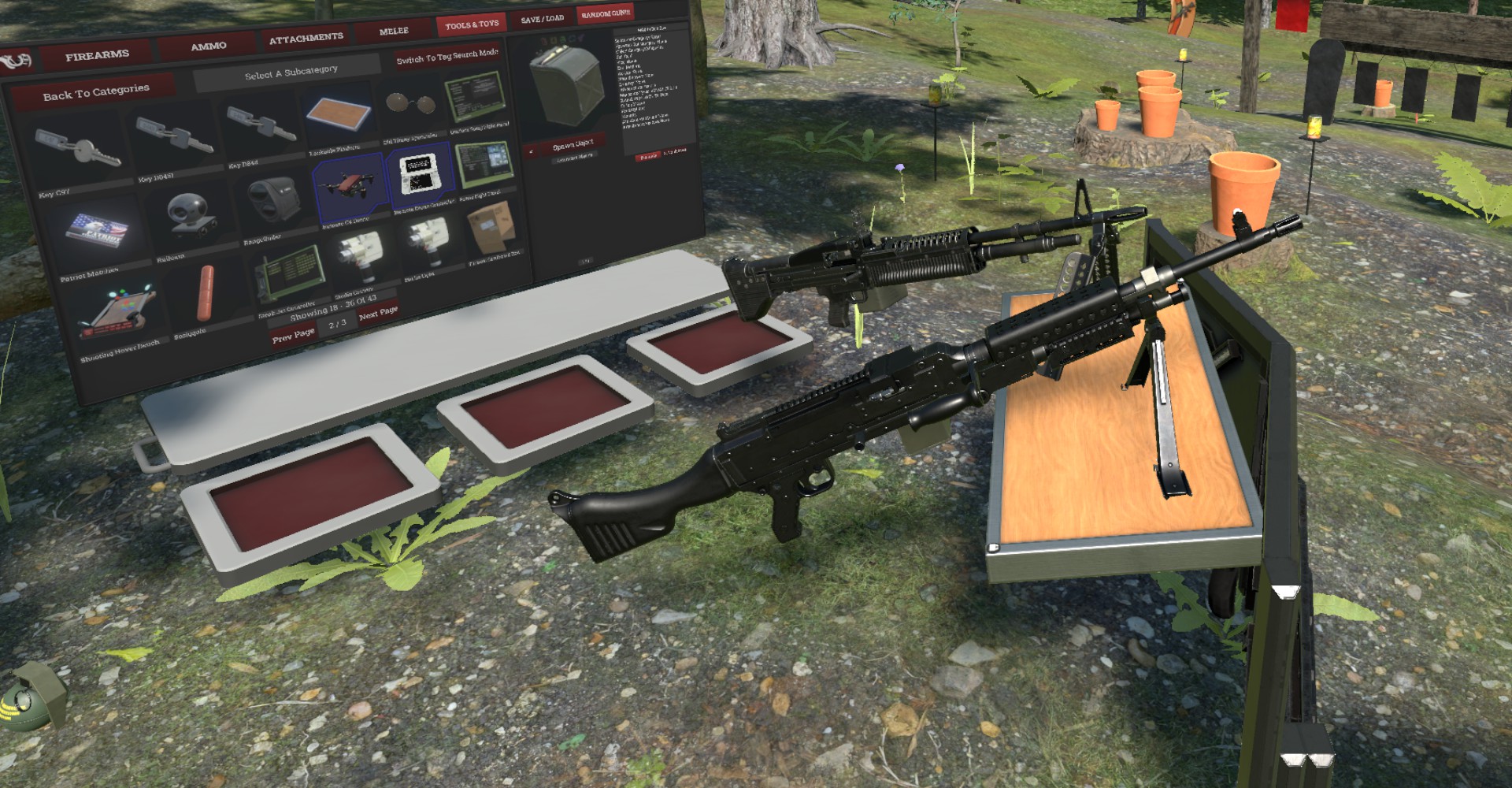Choose the red remote drone thumbnail

tap(348, 183)
